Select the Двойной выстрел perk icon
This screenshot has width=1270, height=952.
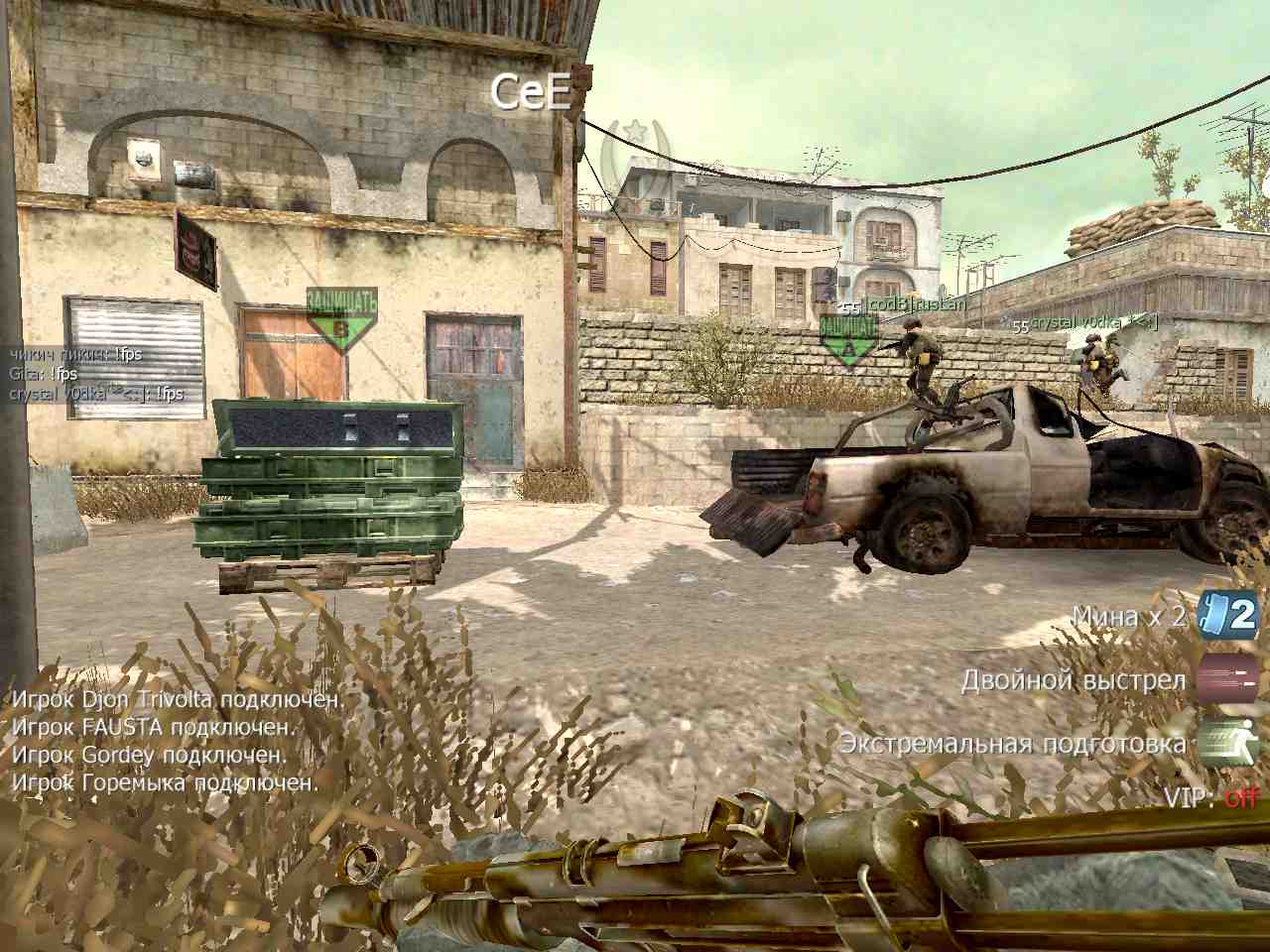point(1228,680)
